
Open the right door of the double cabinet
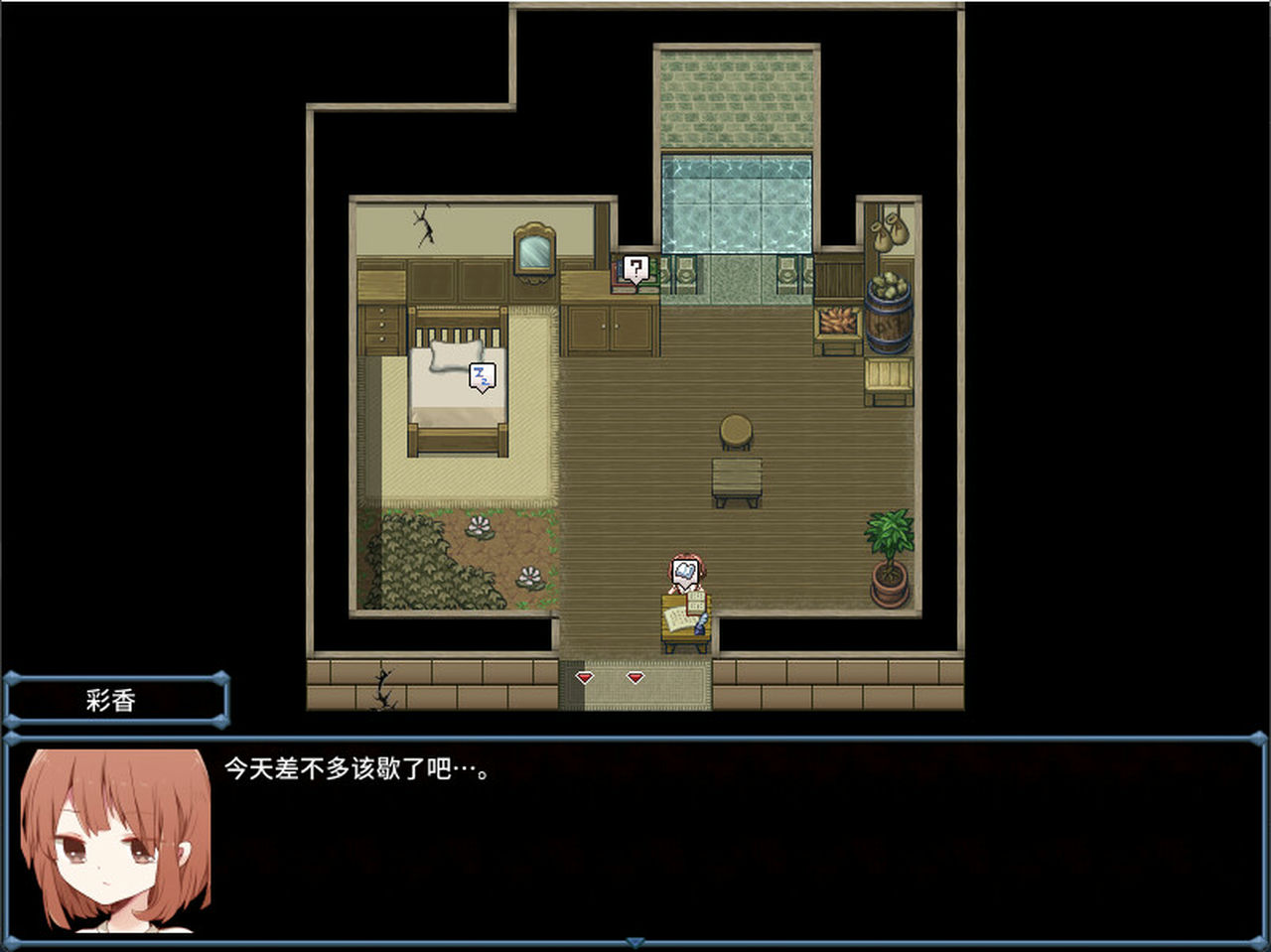click(x=633, y=328)
